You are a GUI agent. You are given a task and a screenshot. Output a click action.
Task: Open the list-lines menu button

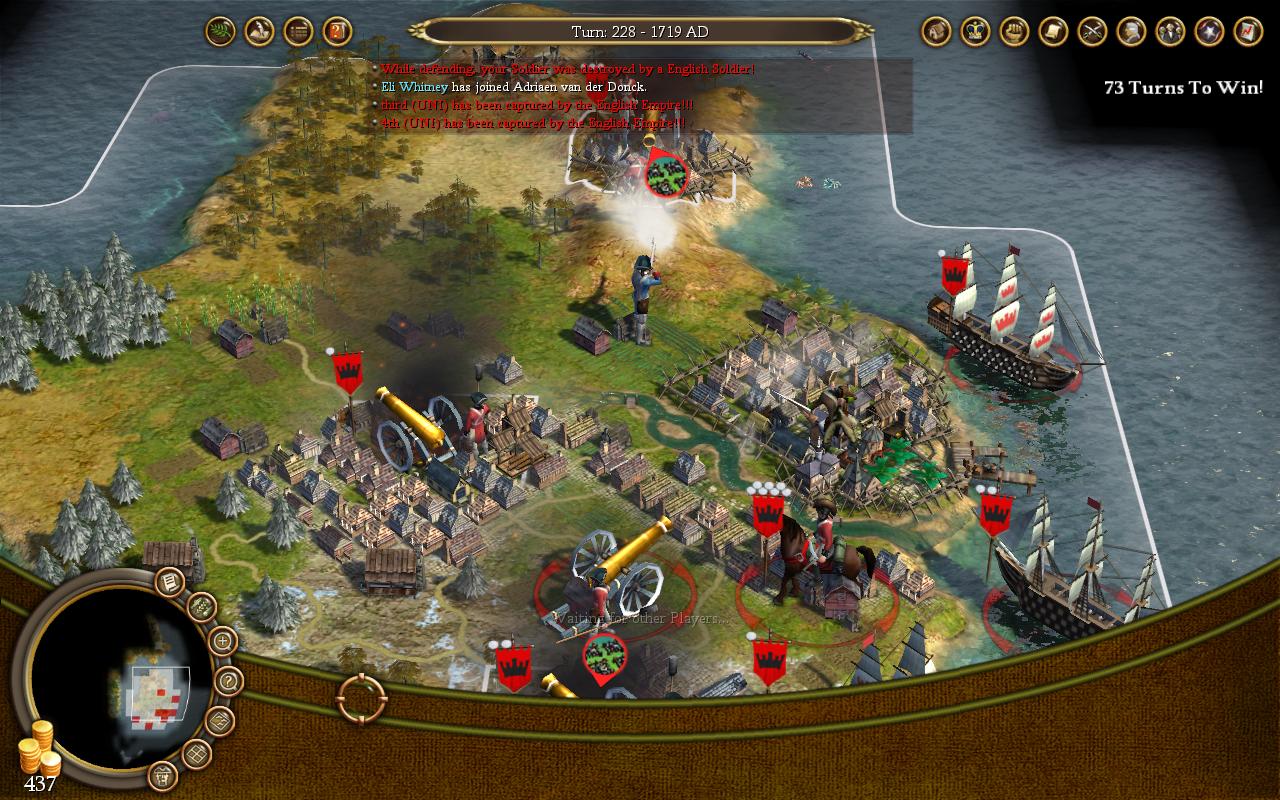[298, 32]
